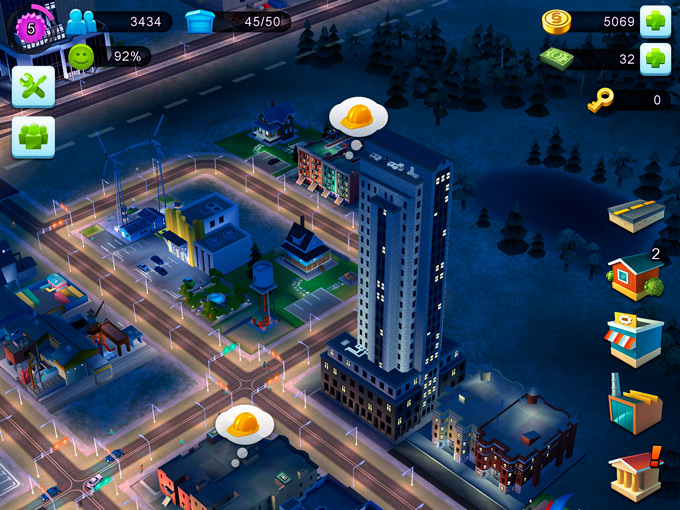Add more gold coins with plus button
The width and height of the screenshot is (680, 510).
tap(655, 20)
